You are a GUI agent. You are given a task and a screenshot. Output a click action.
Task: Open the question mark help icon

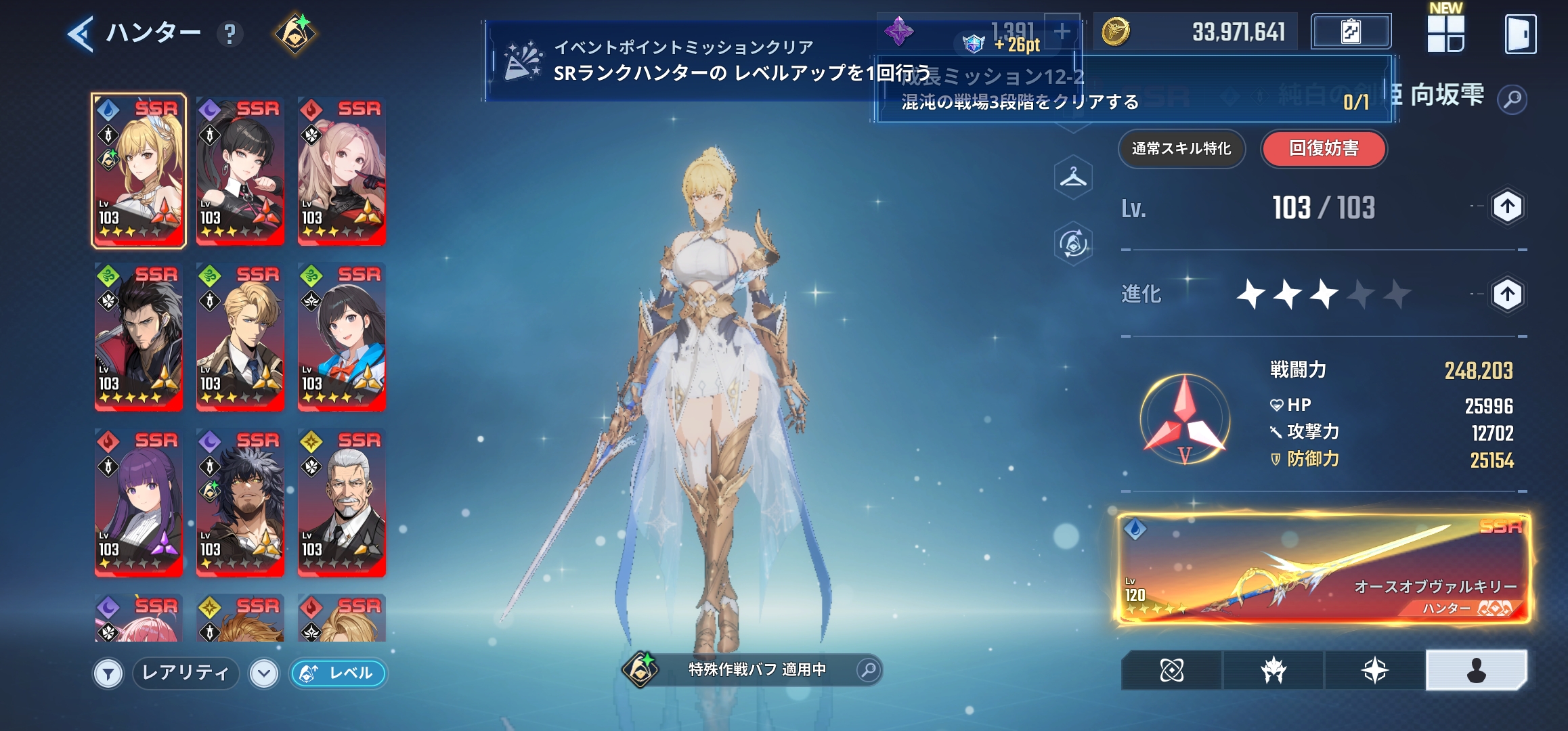pos(230,34)
